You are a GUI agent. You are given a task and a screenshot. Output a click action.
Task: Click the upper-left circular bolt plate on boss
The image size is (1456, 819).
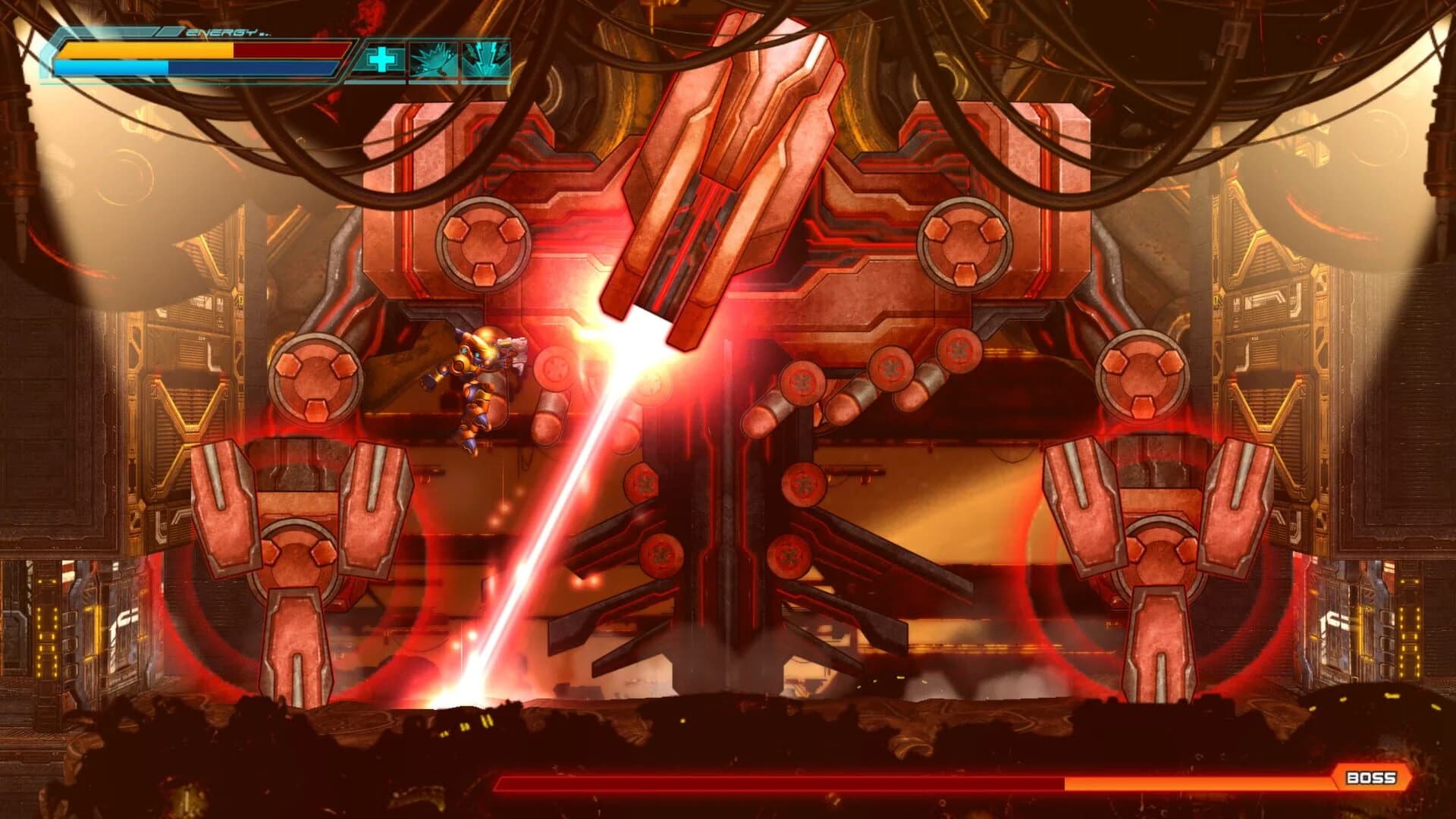(482, 246)
